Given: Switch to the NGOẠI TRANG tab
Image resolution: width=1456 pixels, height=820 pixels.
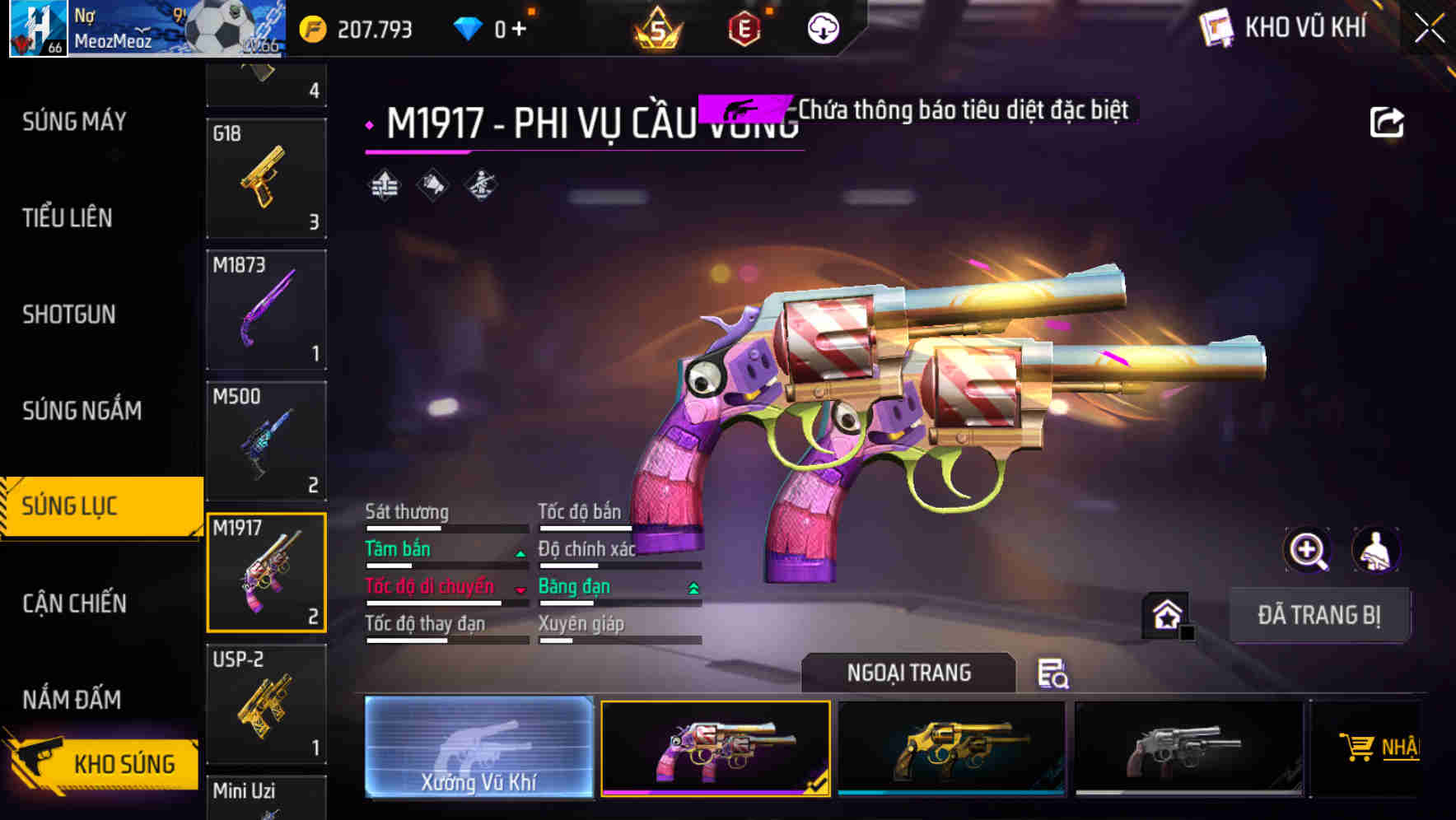Looking at the screenshot, I should [x=908, y=673].
